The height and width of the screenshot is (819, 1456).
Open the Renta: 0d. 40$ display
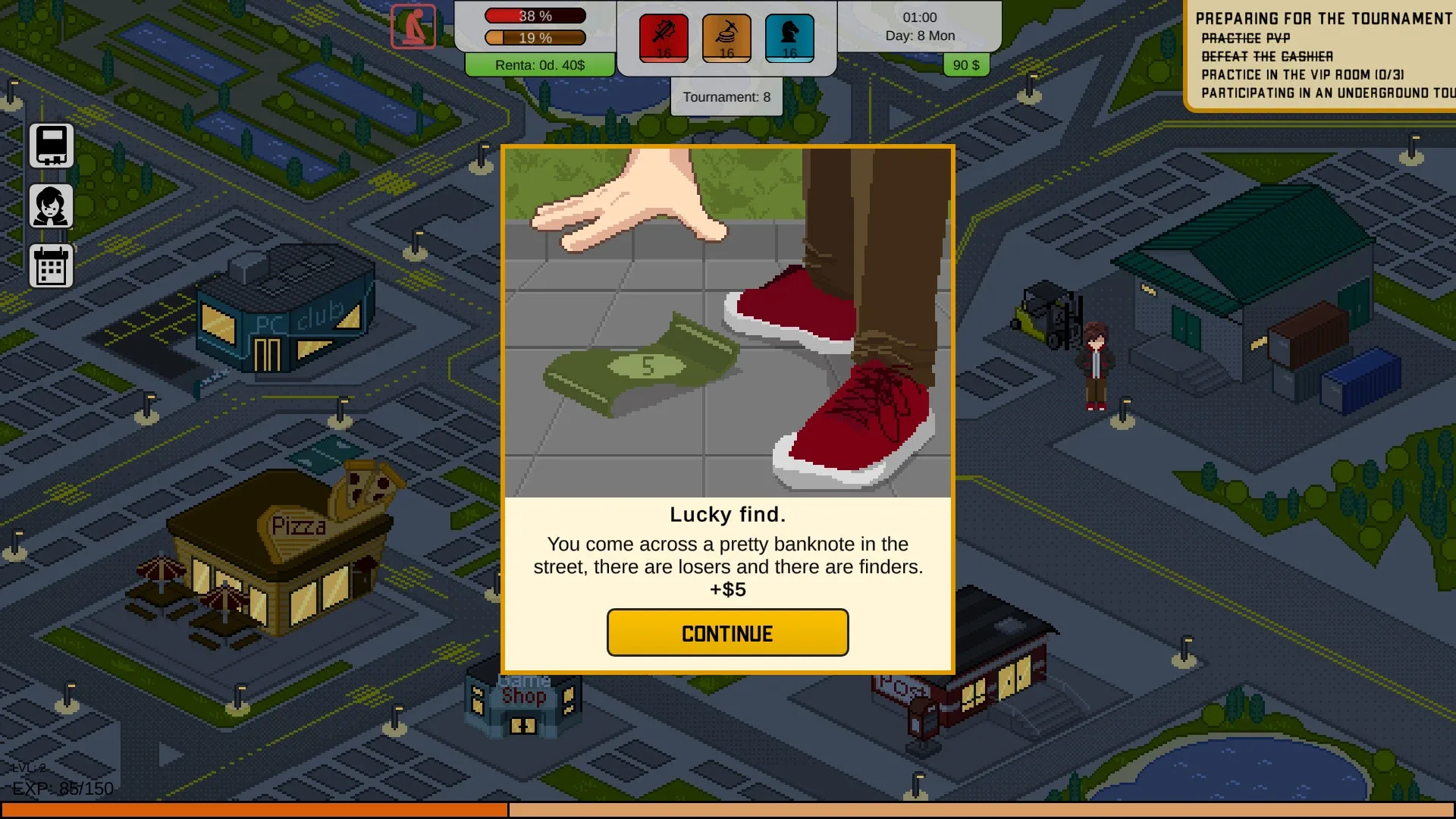(540, 65)
